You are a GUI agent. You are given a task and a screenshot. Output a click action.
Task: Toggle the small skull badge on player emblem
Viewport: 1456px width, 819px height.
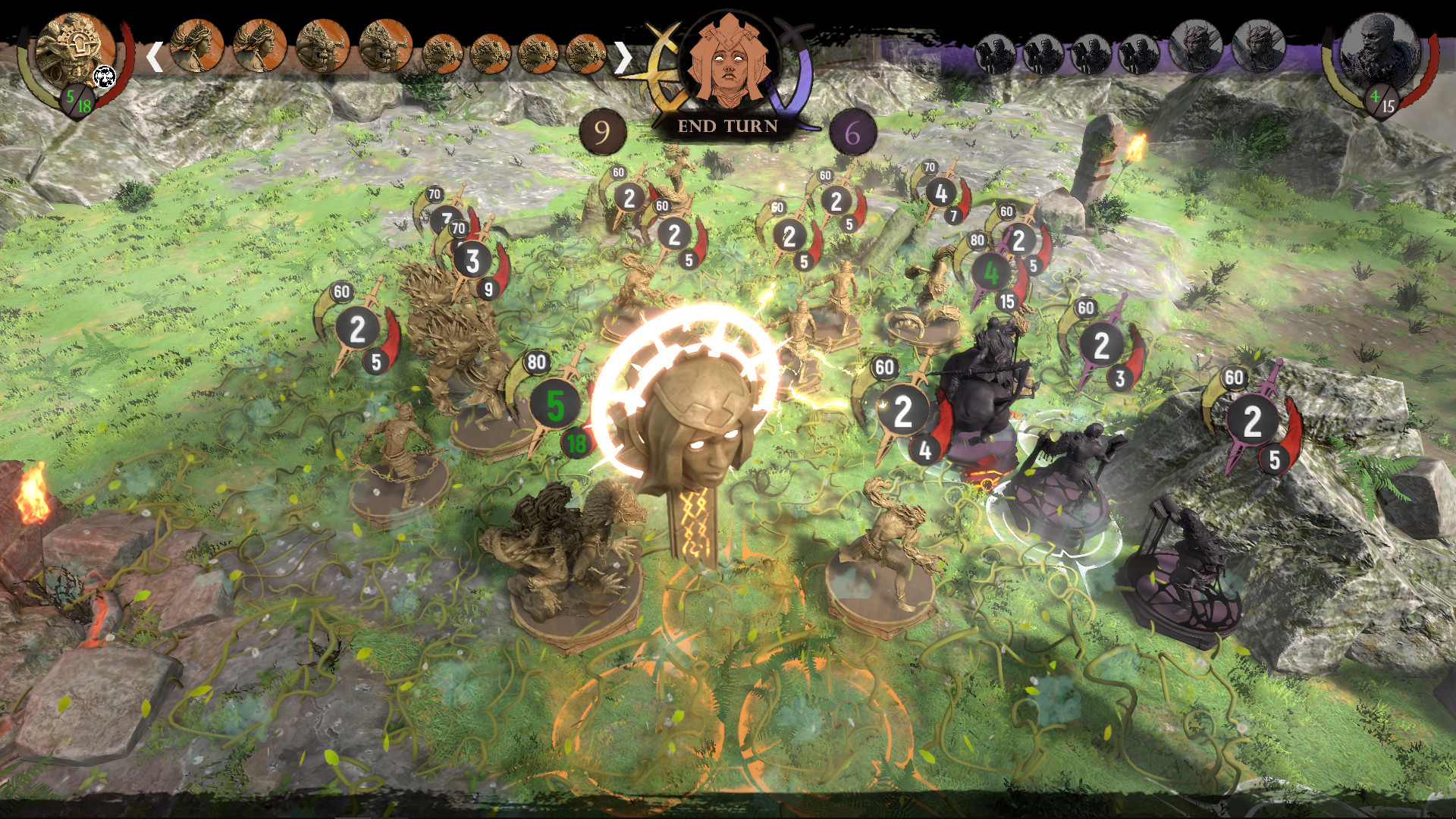tap(104, 77)
